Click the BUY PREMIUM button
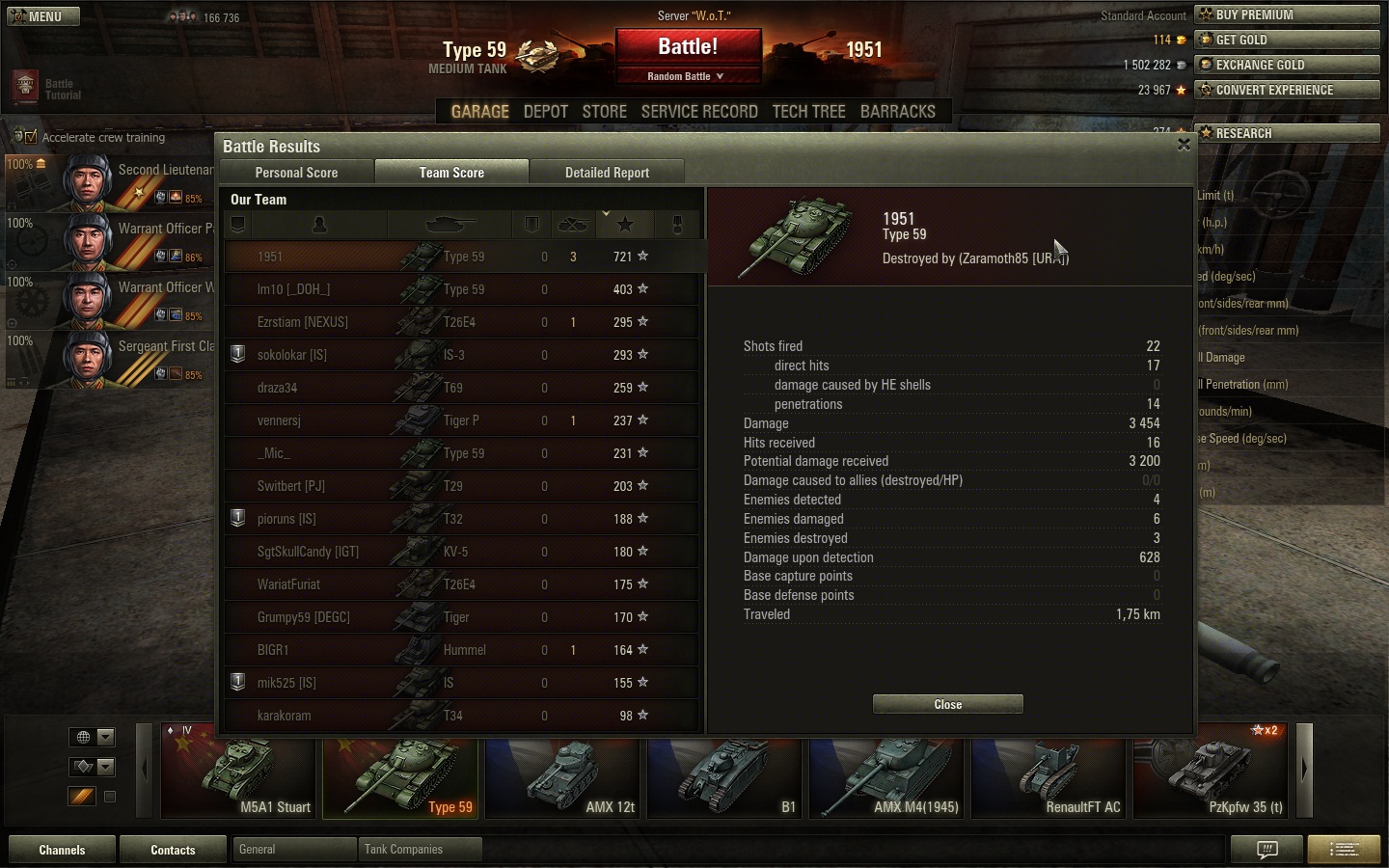The width and height of the screenshot is (1389, 868). tap(1286, 14)
